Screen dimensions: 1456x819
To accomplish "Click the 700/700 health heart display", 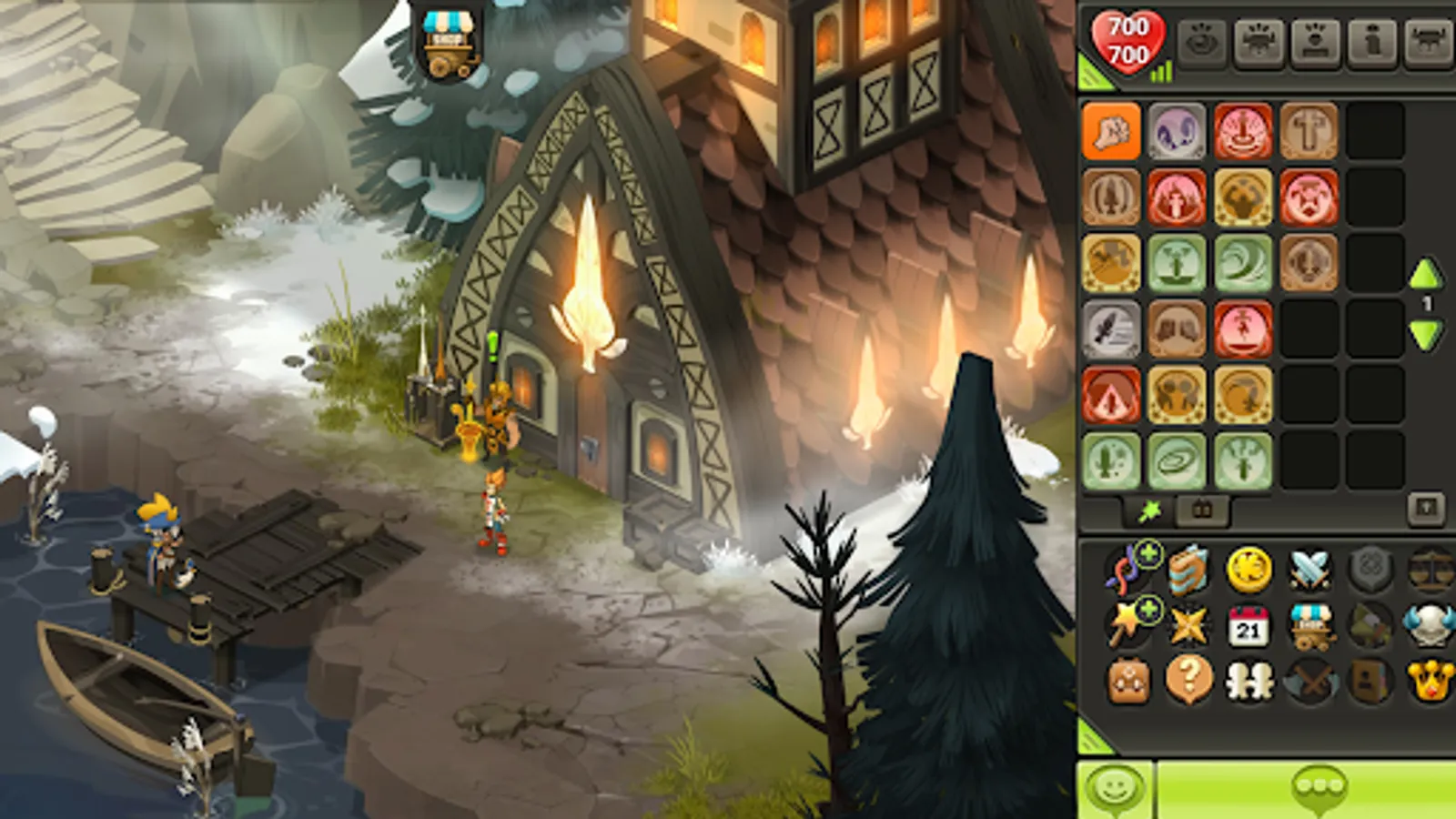I will 1128,41.
